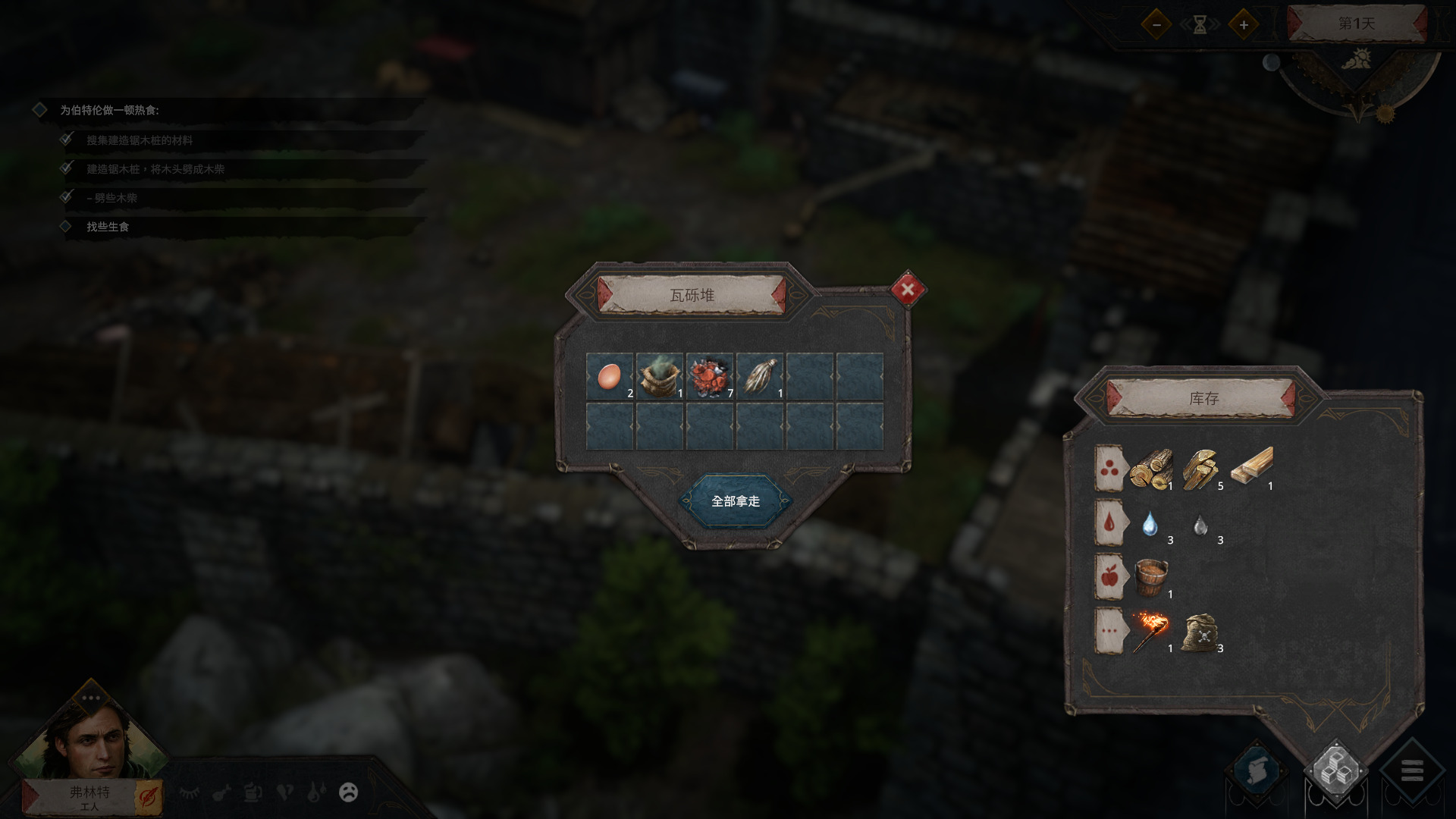This screenshot has width=1456, height=819.
Task: Increase game speed with plus button
Action: pos(1244,24)
